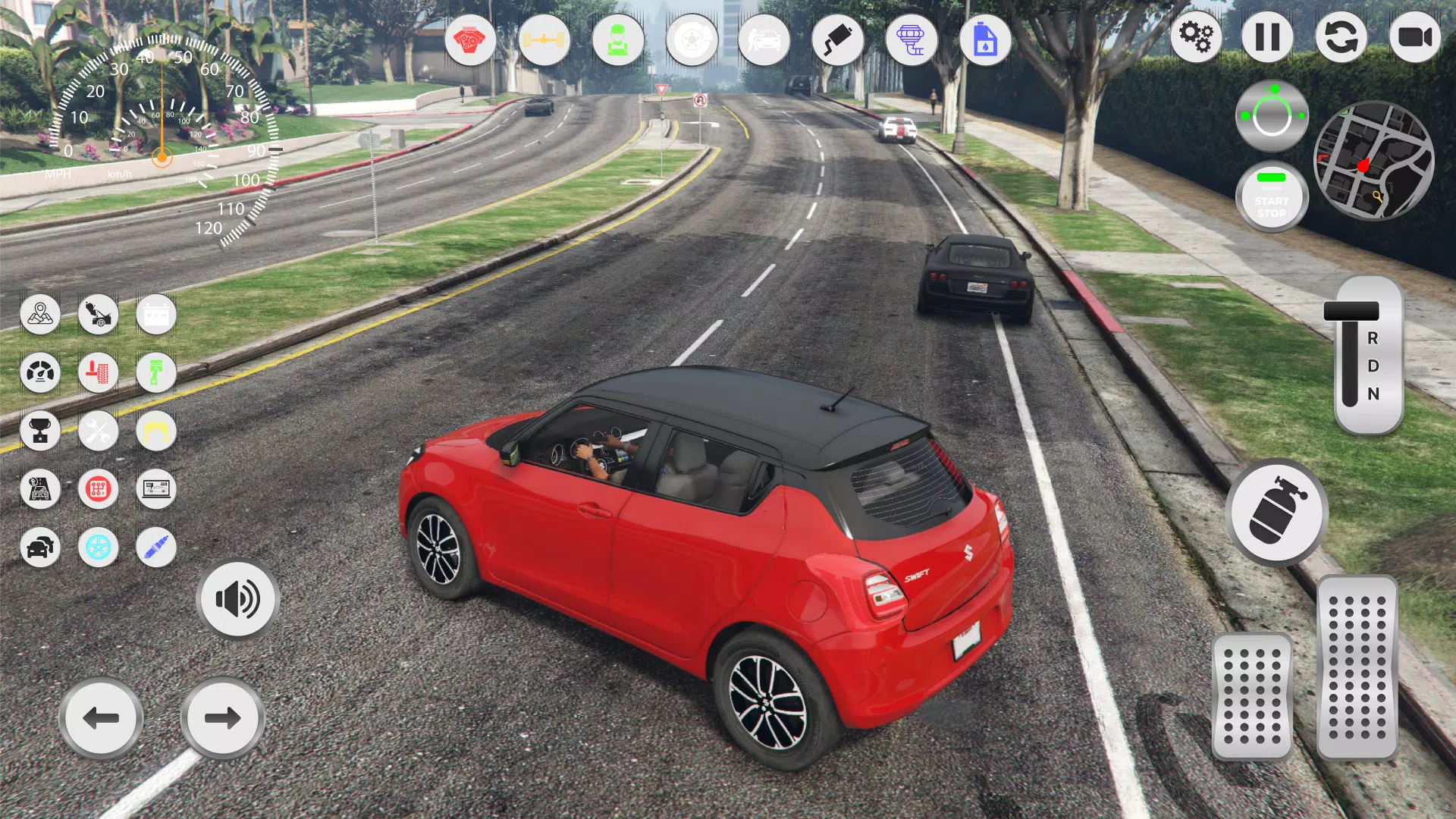Screen dimensions: 1456x819
Task: Choose the black exhaust muffler icon
Action: click(837, 39)
